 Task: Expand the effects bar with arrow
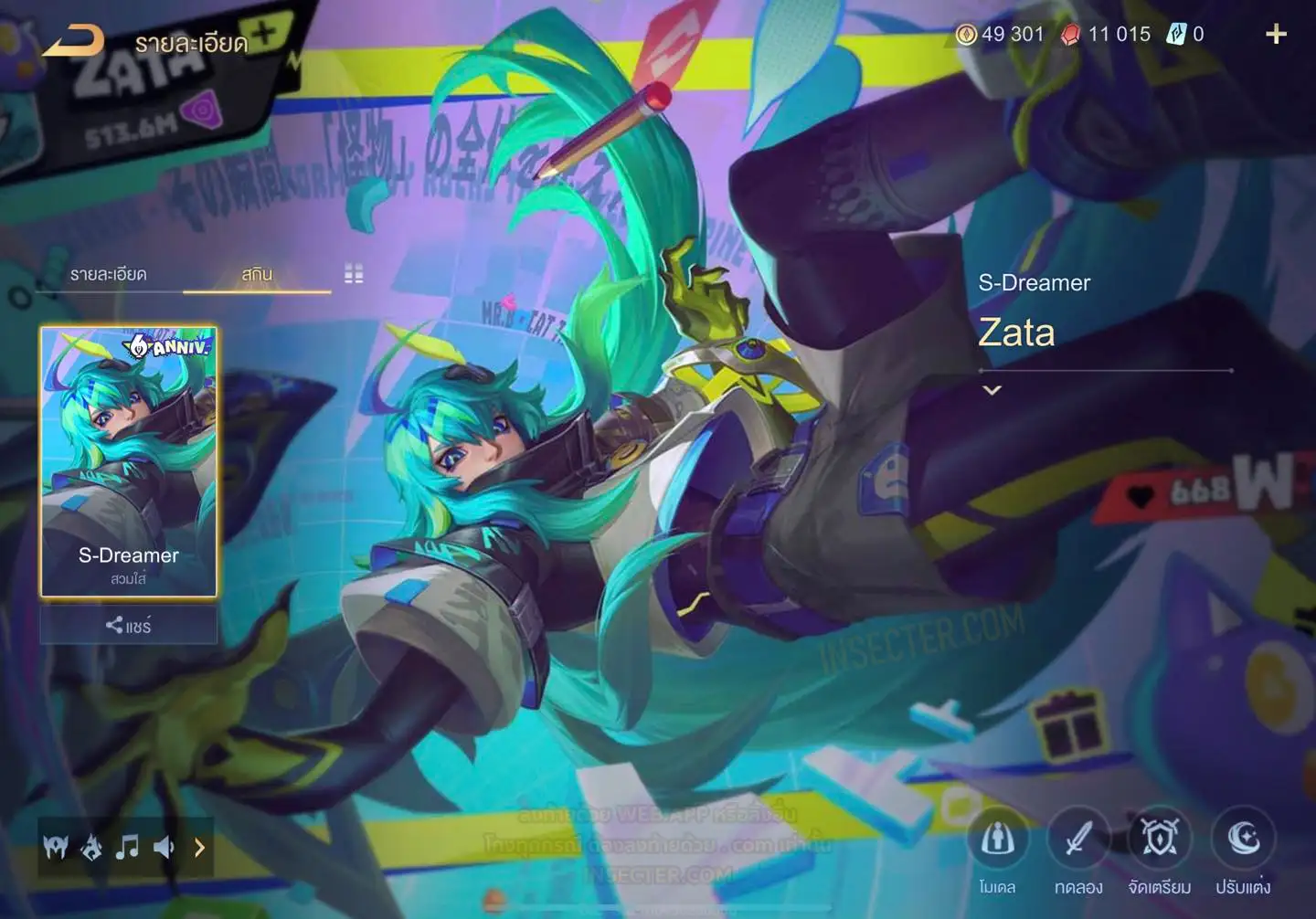(x=199, y=848)
